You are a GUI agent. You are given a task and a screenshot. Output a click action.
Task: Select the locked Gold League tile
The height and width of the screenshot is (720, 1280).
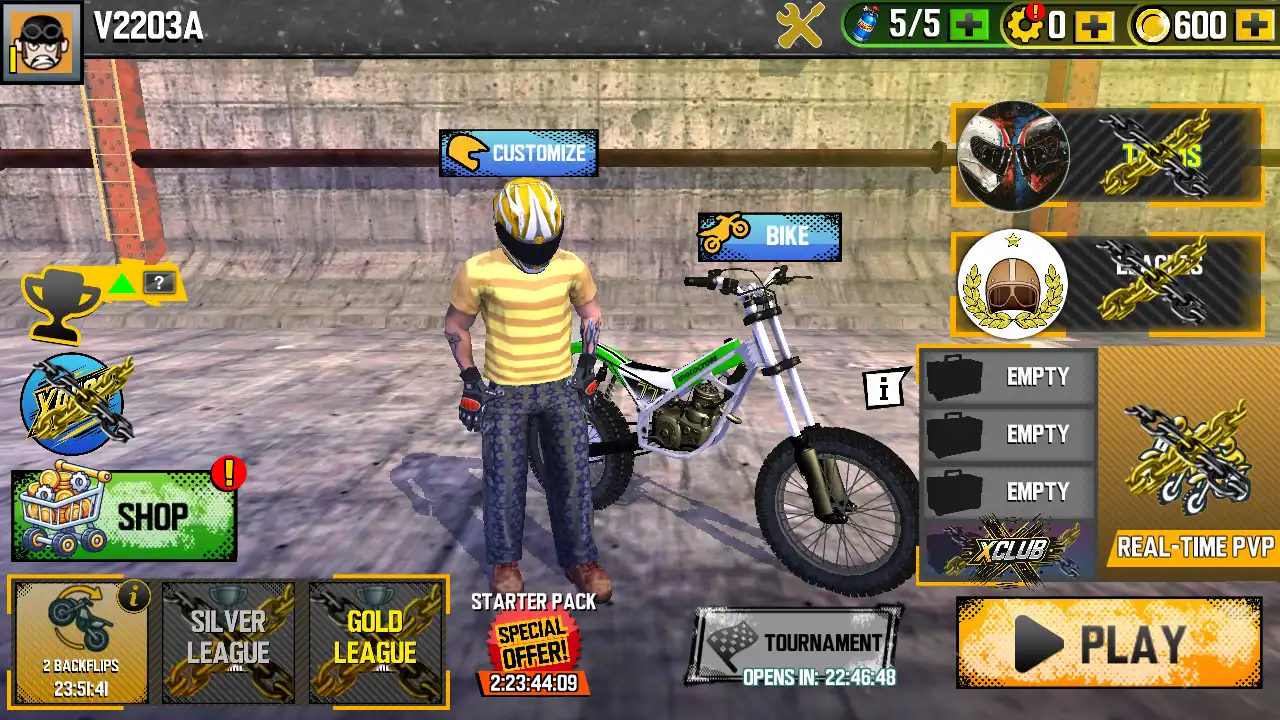[375, 641]
